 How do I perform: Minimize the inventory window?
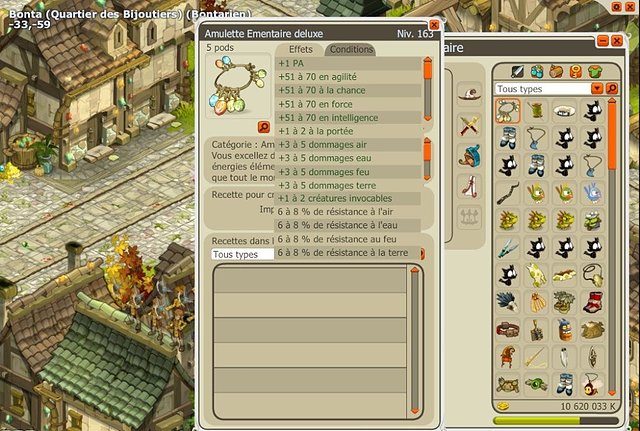pos(603,43)
